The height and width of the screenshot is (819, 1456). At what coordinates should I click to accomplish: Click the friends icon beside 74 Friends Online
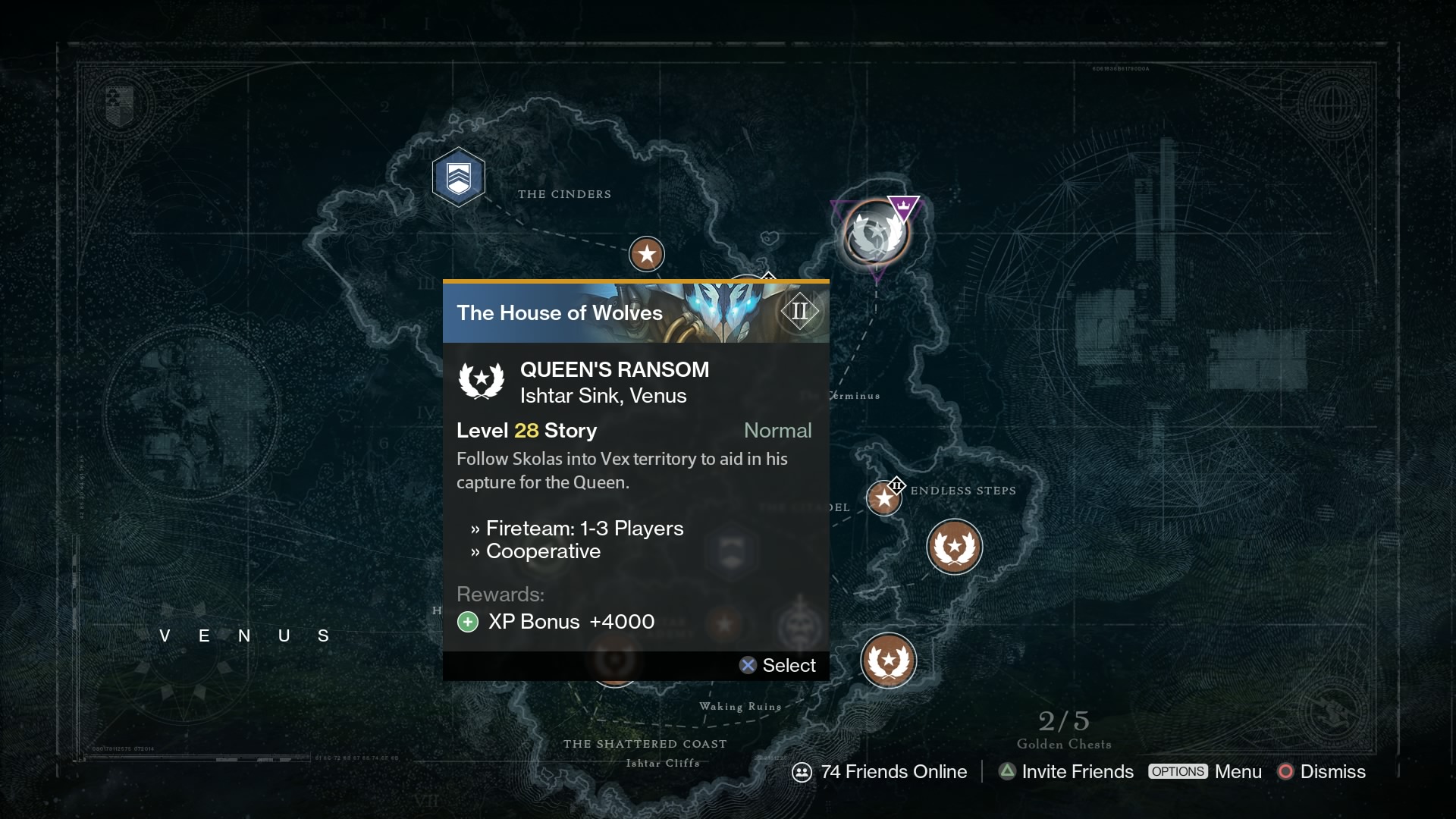[801, 771]
